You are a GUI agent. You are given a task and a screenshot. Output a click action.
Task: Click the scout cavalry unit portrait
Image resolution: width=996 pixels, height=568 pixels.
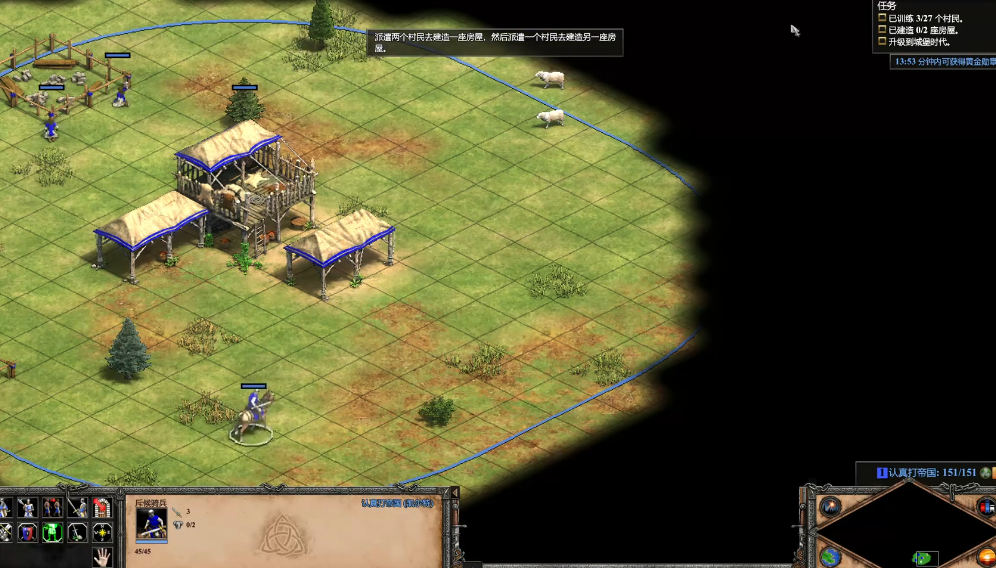[151, 523]
